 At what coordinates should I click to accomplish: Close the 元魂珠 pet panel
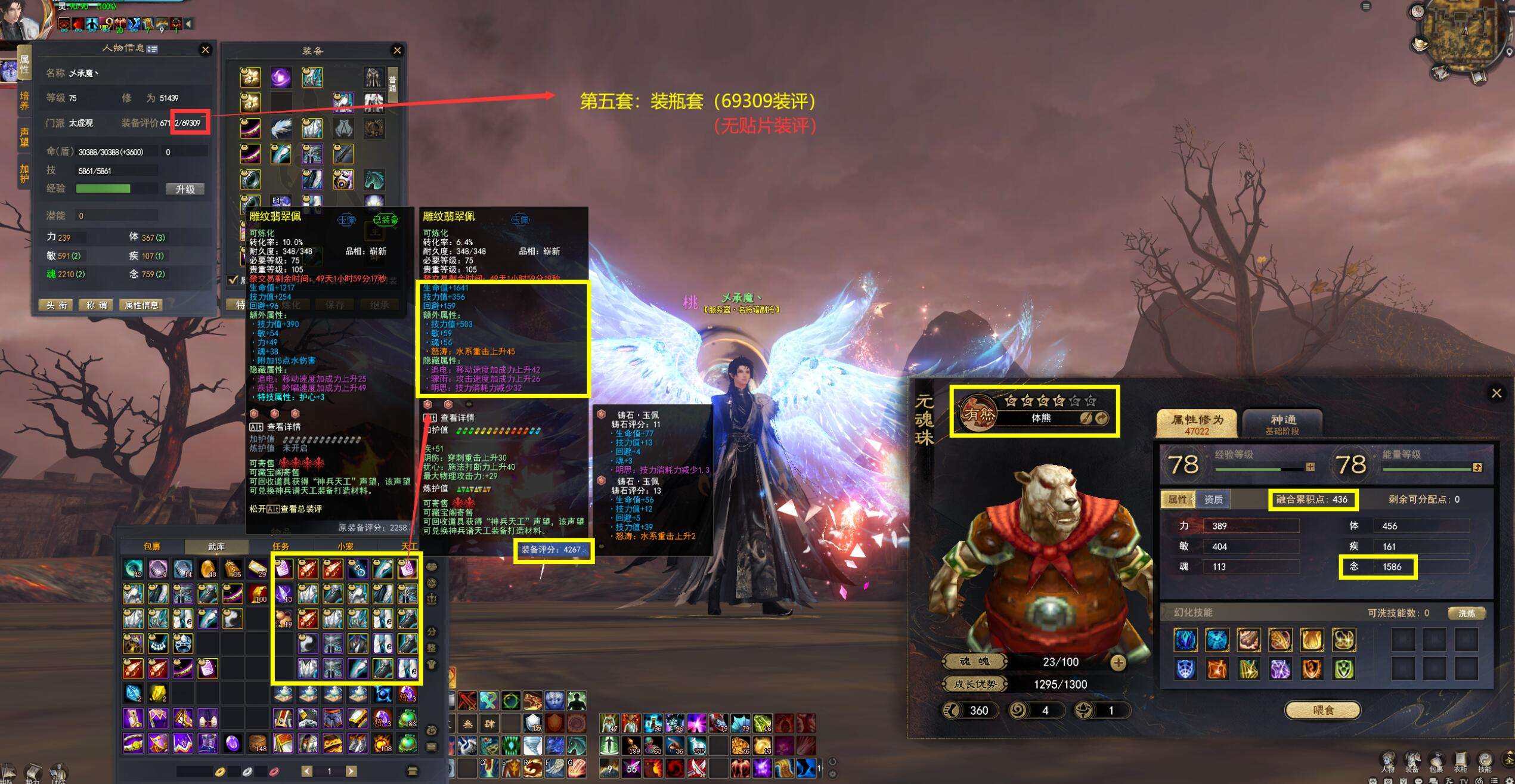coord(1496,393)
